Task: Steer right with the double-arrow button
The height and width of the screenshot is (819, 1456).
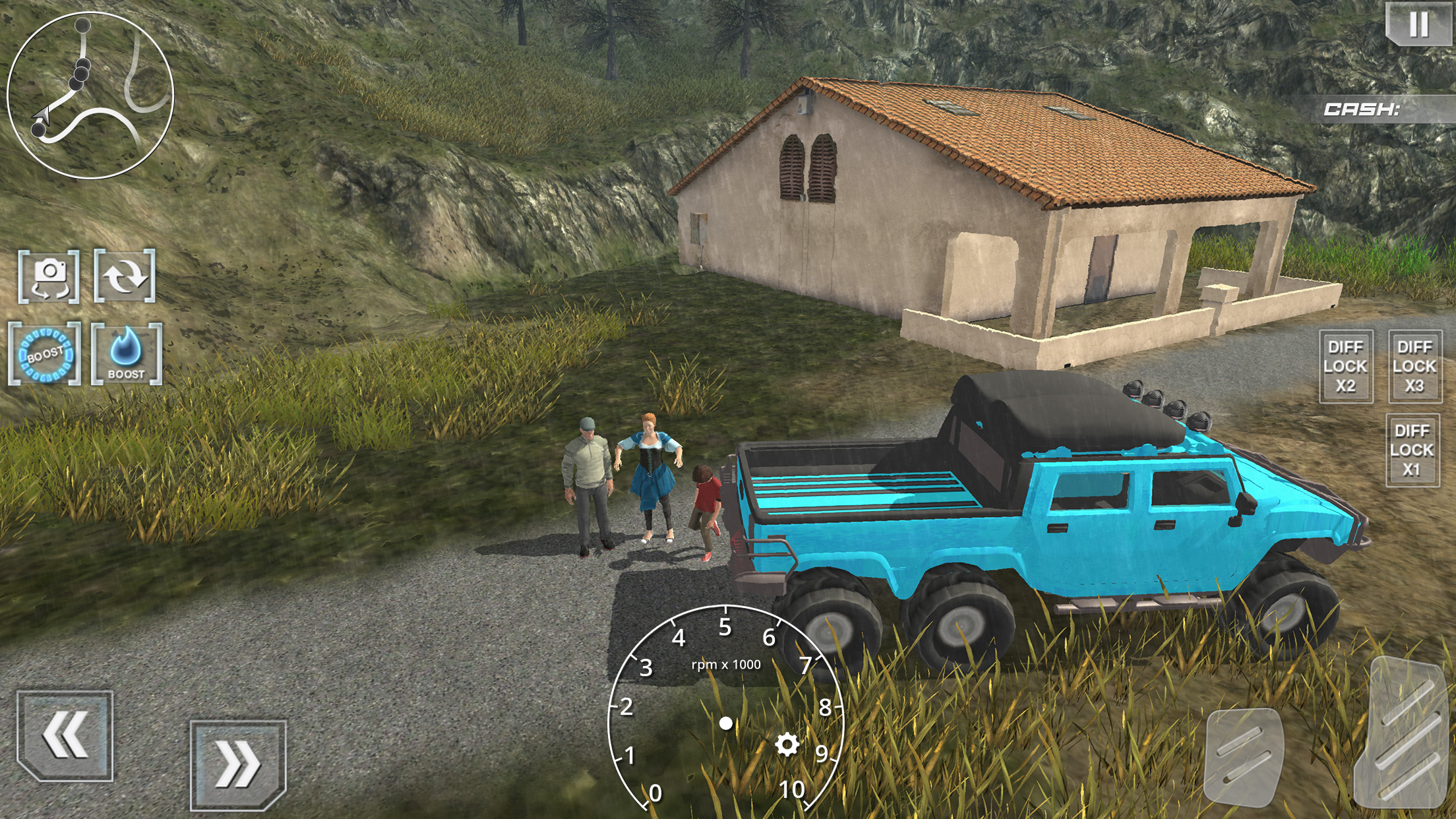Action: click(x=238, y=764)
